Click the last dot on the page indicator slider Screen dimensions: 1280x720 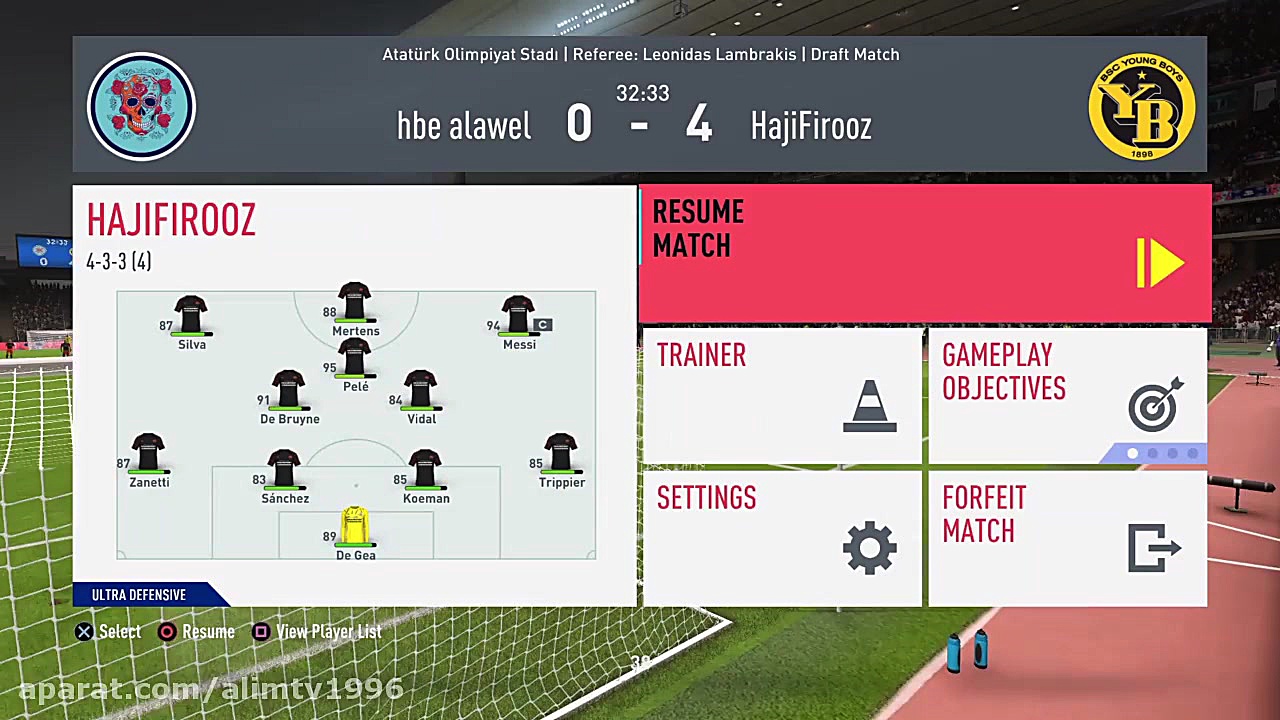pos(1192,453)
